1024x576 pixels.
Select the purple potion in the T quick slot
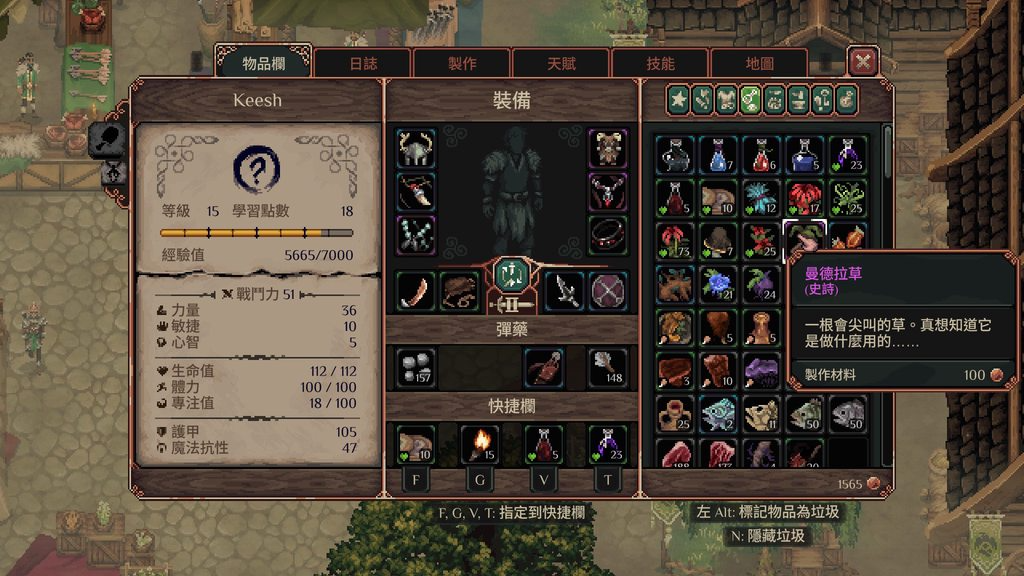[x=607, y=443]
